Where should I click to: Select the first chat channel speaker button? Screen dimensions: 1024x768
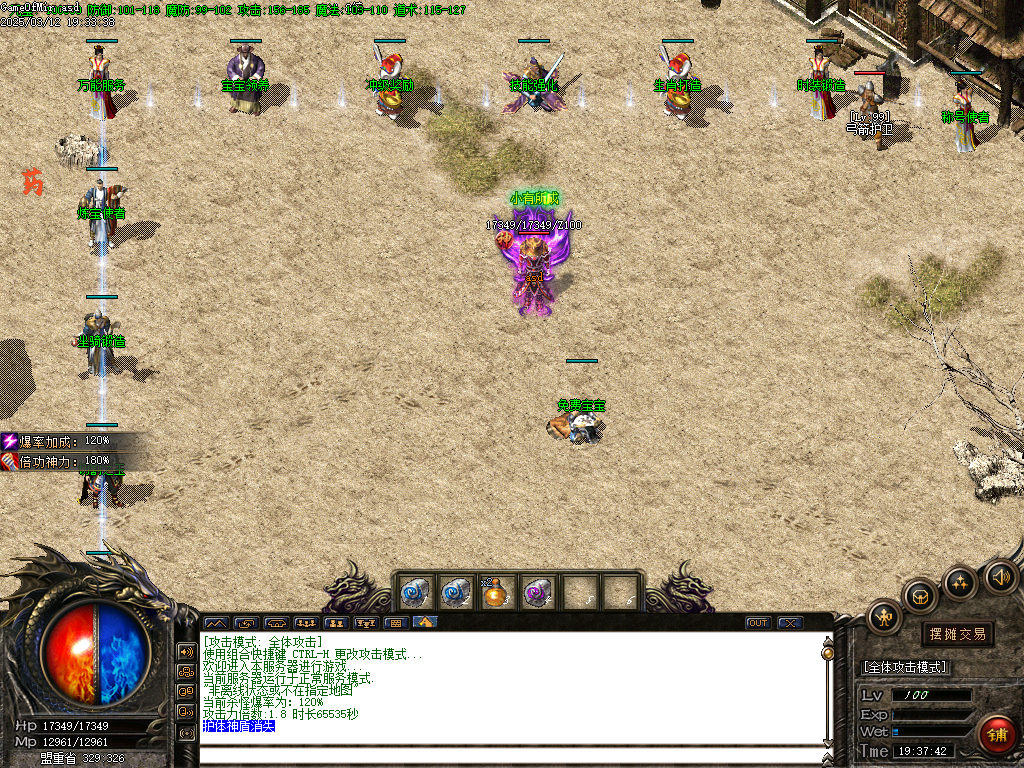186,651
